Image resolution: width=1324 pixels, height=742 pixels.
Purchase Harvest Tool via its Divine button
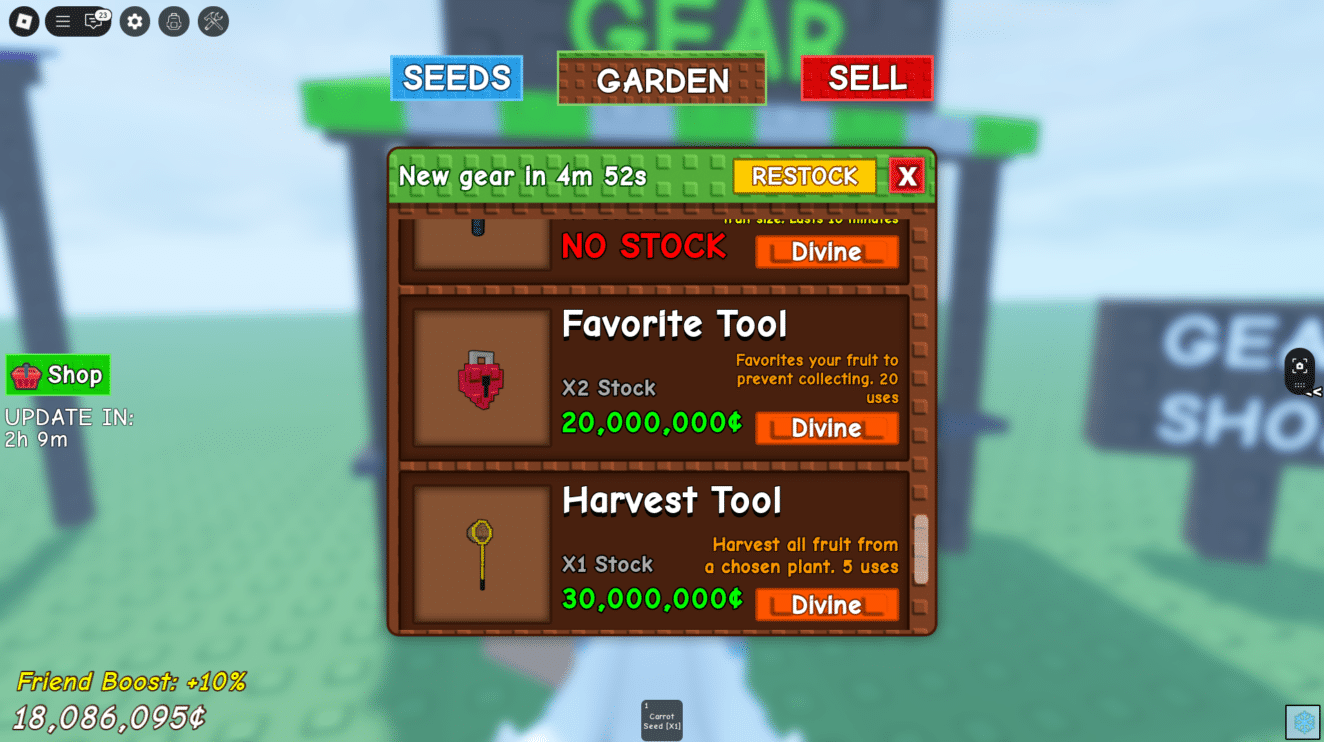pyautogui.click(x=827, y=605)
